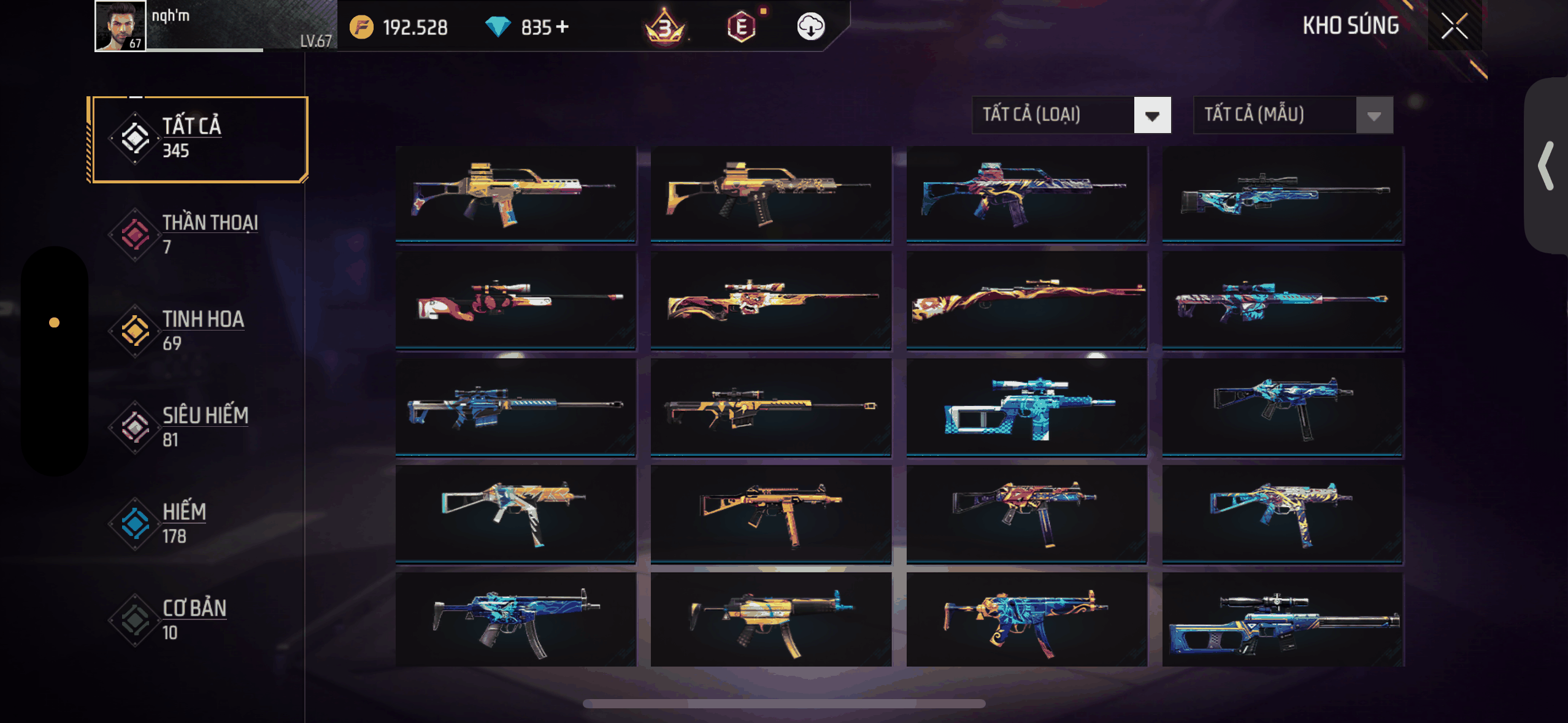
Task: Open the red E hexagon badge
Action: pyautogui.click(x=741, y=27)
